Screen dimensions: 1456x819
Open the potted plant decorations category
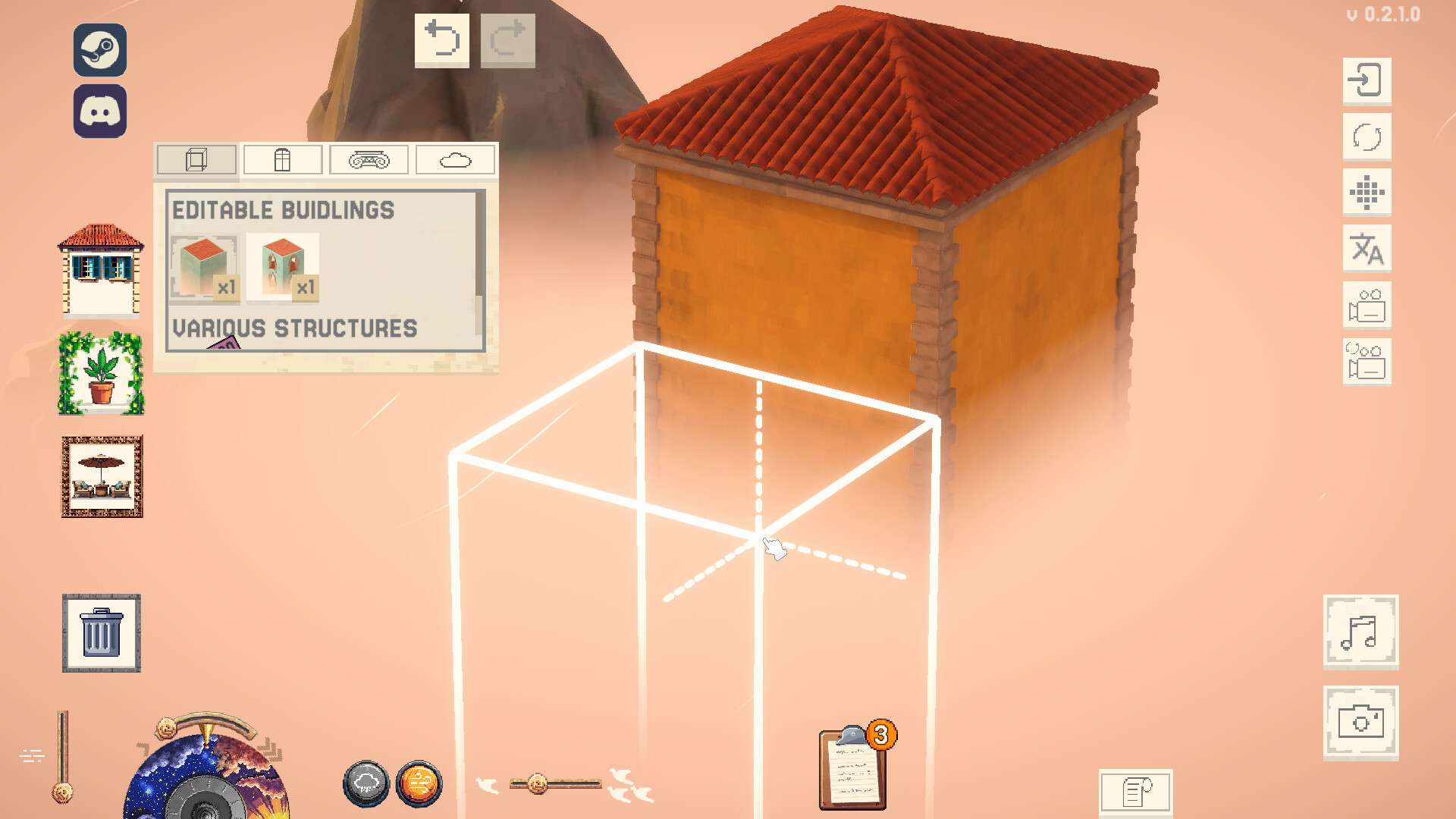[101, 373]
